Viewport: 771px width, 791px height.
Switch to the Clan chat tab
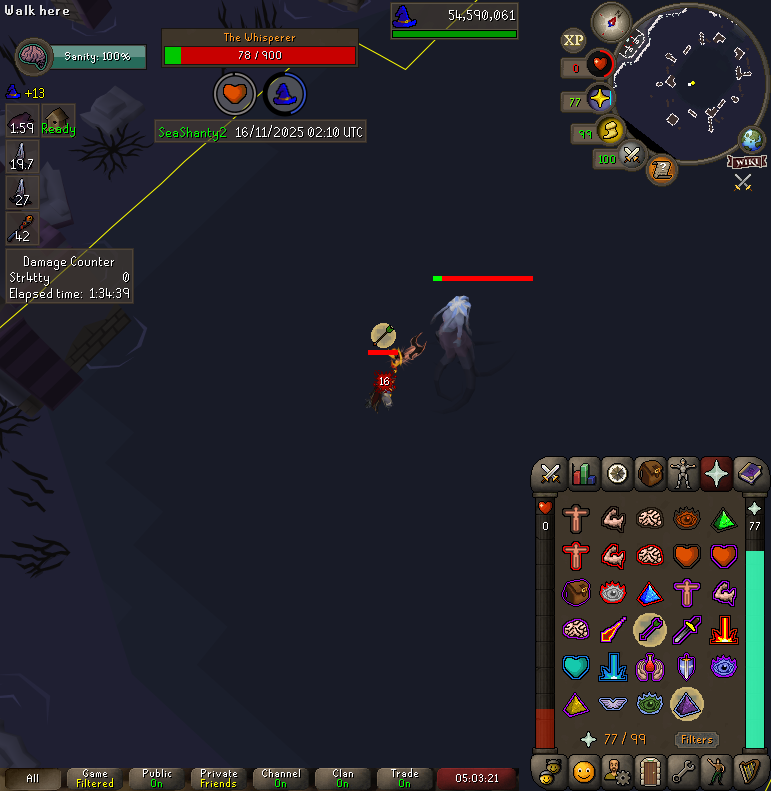pos(343,778)
